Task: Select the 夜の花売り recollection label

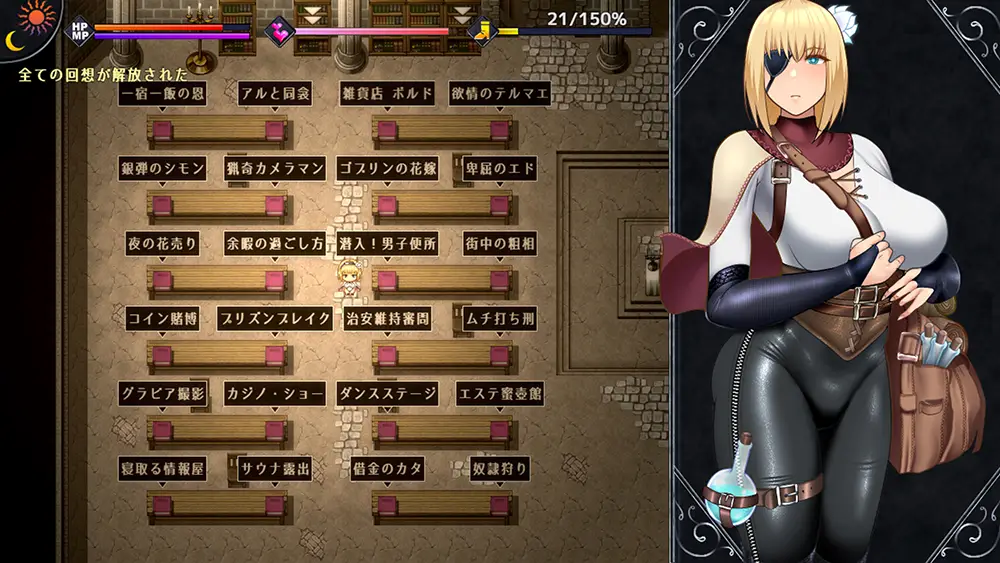Action: [162, 243]
